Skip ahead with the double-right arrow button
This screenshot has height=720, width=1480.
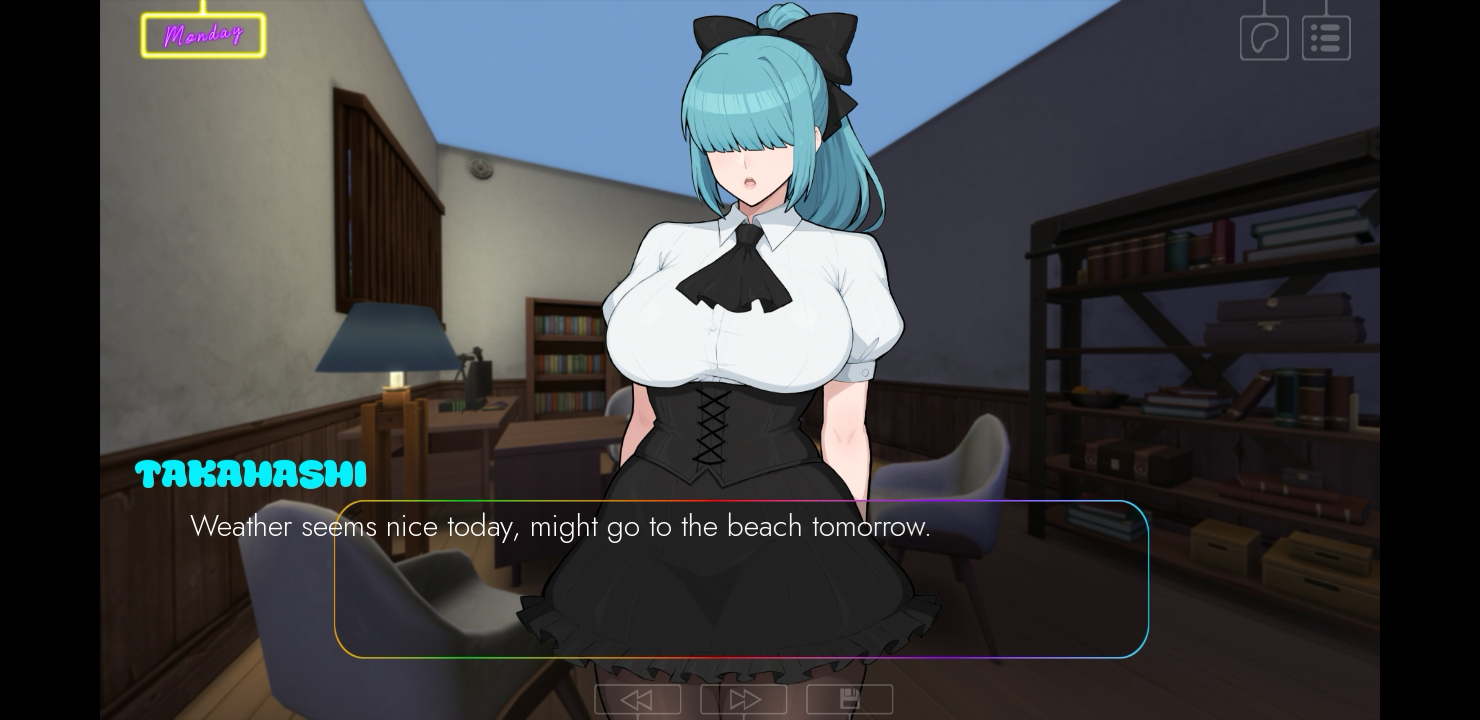point(744,699)
